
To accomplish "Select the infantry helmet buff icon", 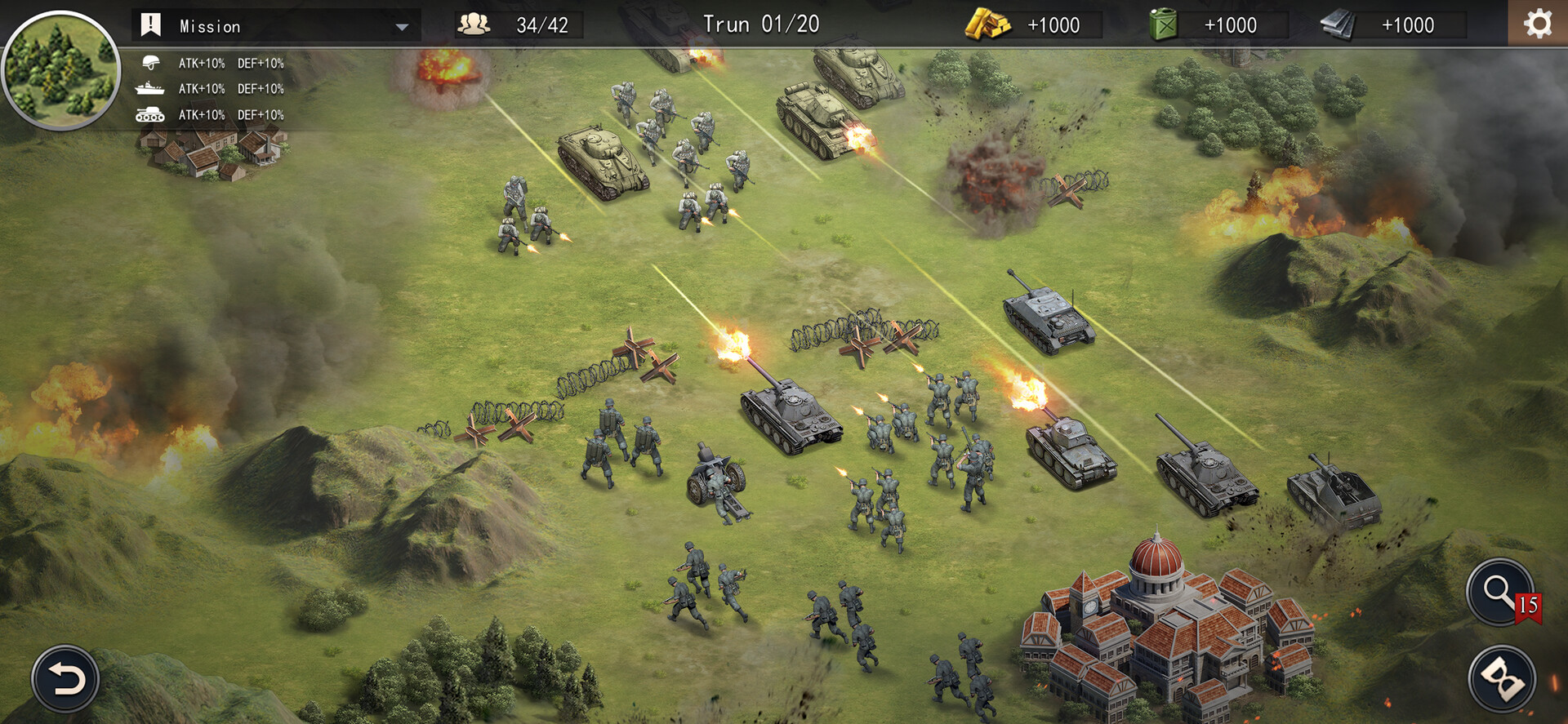I will coord(149,62).
